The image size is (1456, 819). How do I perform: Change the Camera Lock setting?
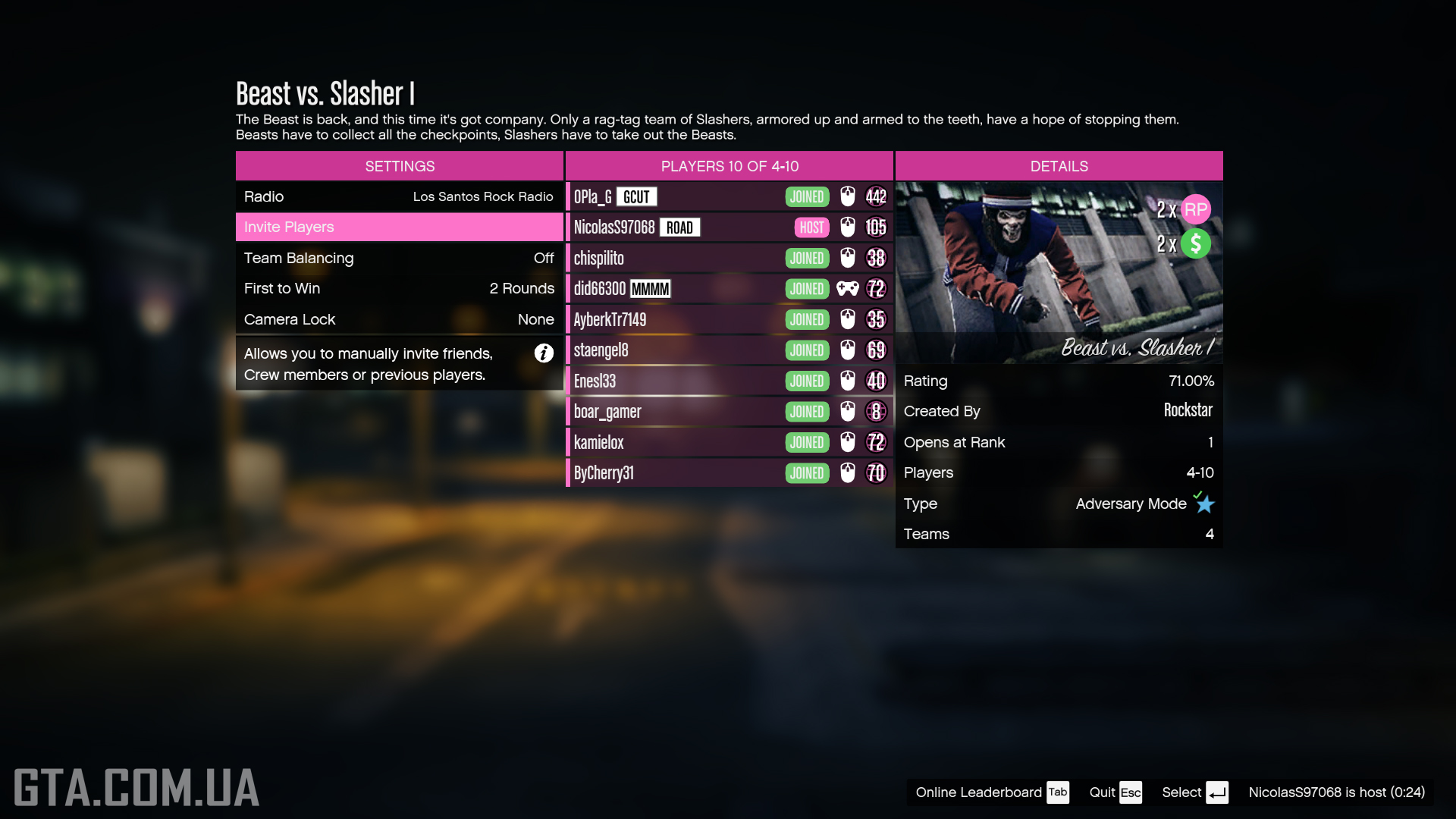click(399, 319)
